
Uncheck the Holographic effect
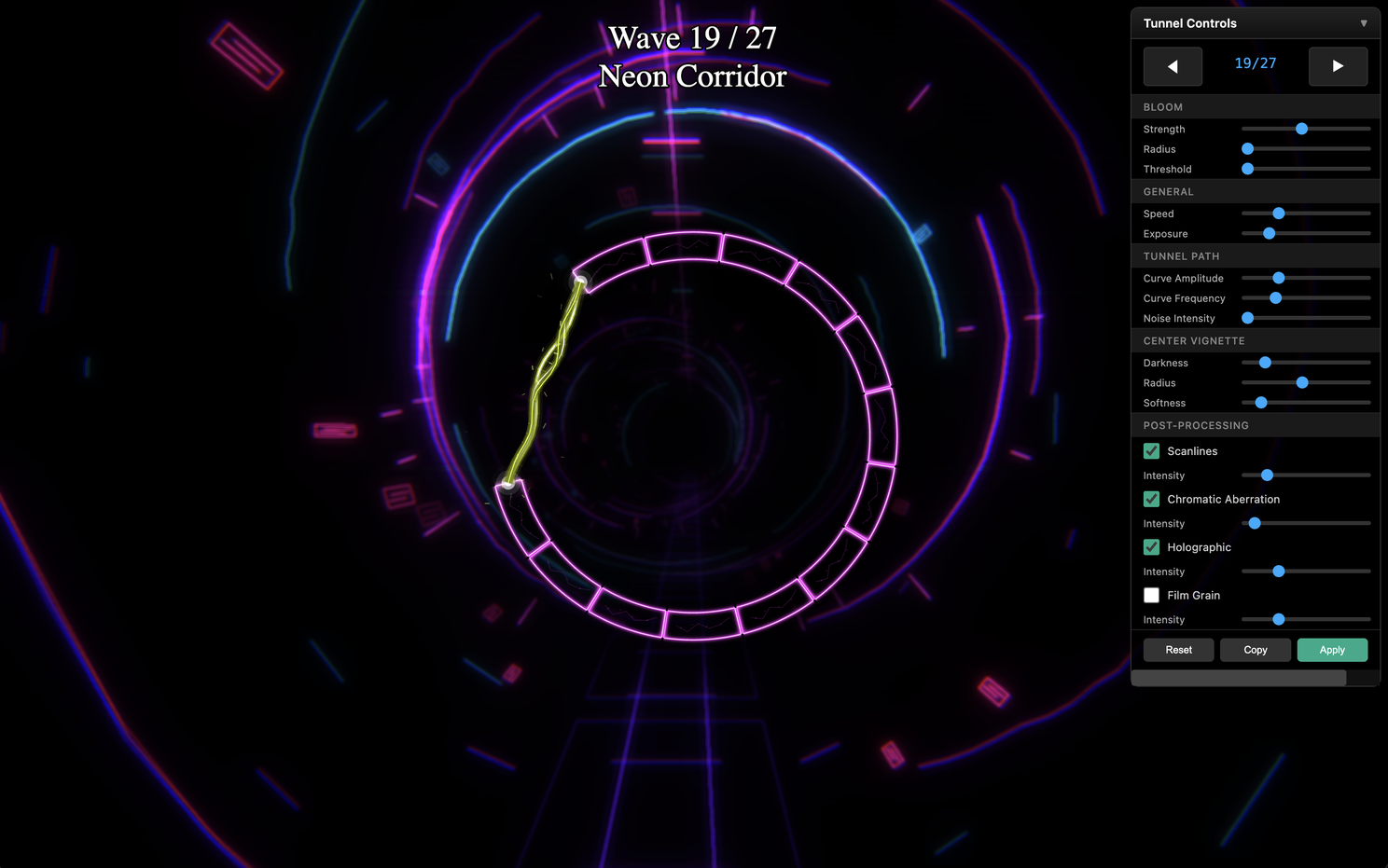[1151, 547]
